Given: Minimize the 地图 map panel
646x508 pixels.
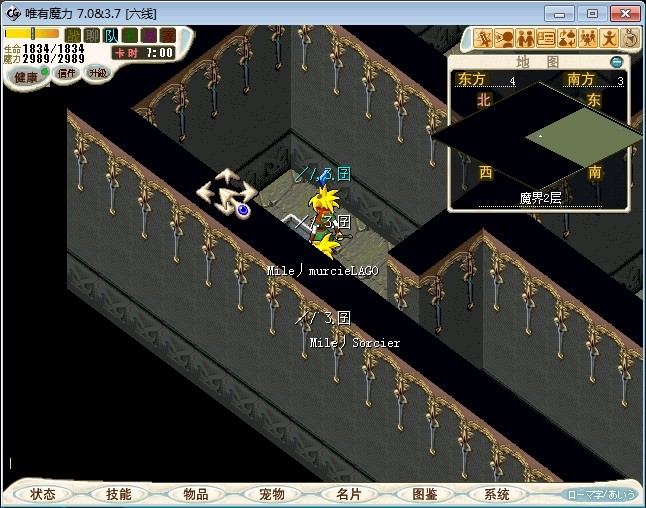Looking at the screenshot, I should click(617, 62).
